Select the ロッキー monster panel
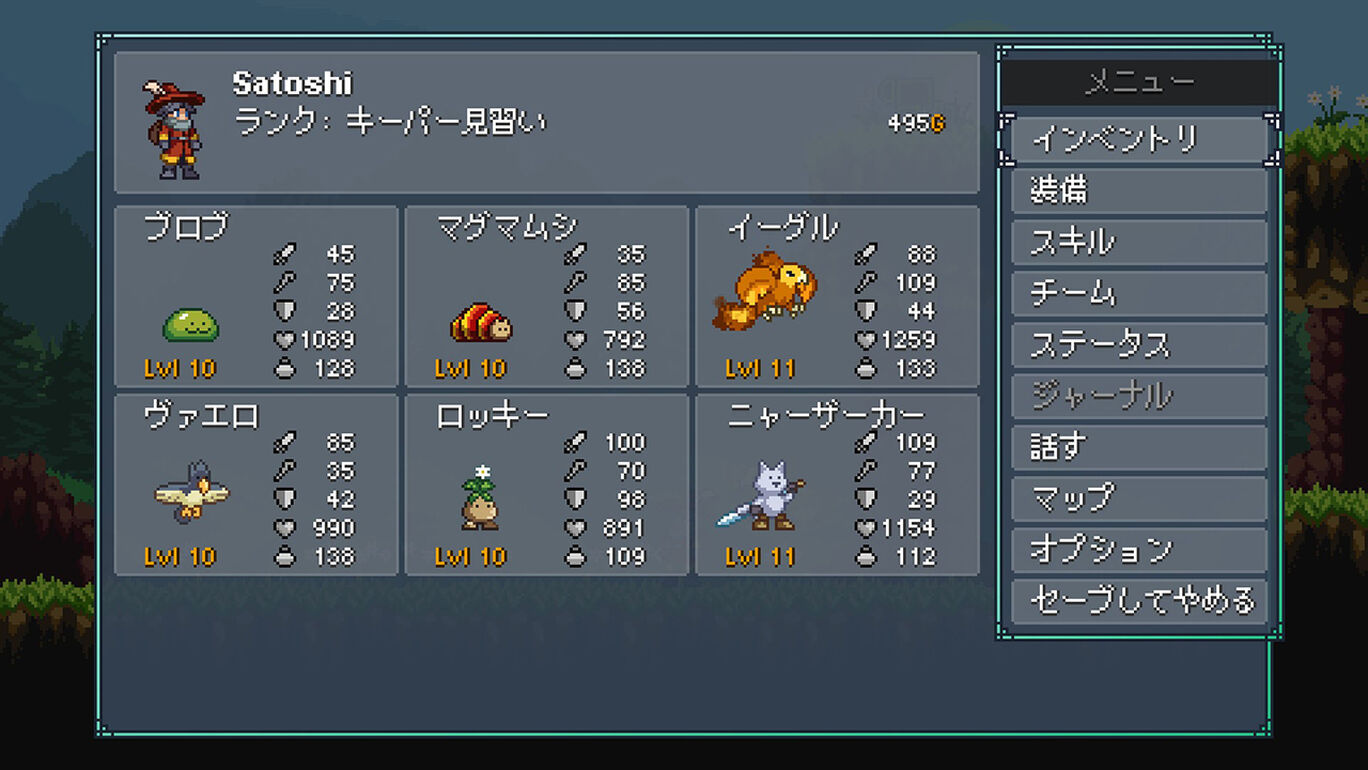Image resolution: width=1368 pixels, height=770 pixels. click(x=546, y=485)
